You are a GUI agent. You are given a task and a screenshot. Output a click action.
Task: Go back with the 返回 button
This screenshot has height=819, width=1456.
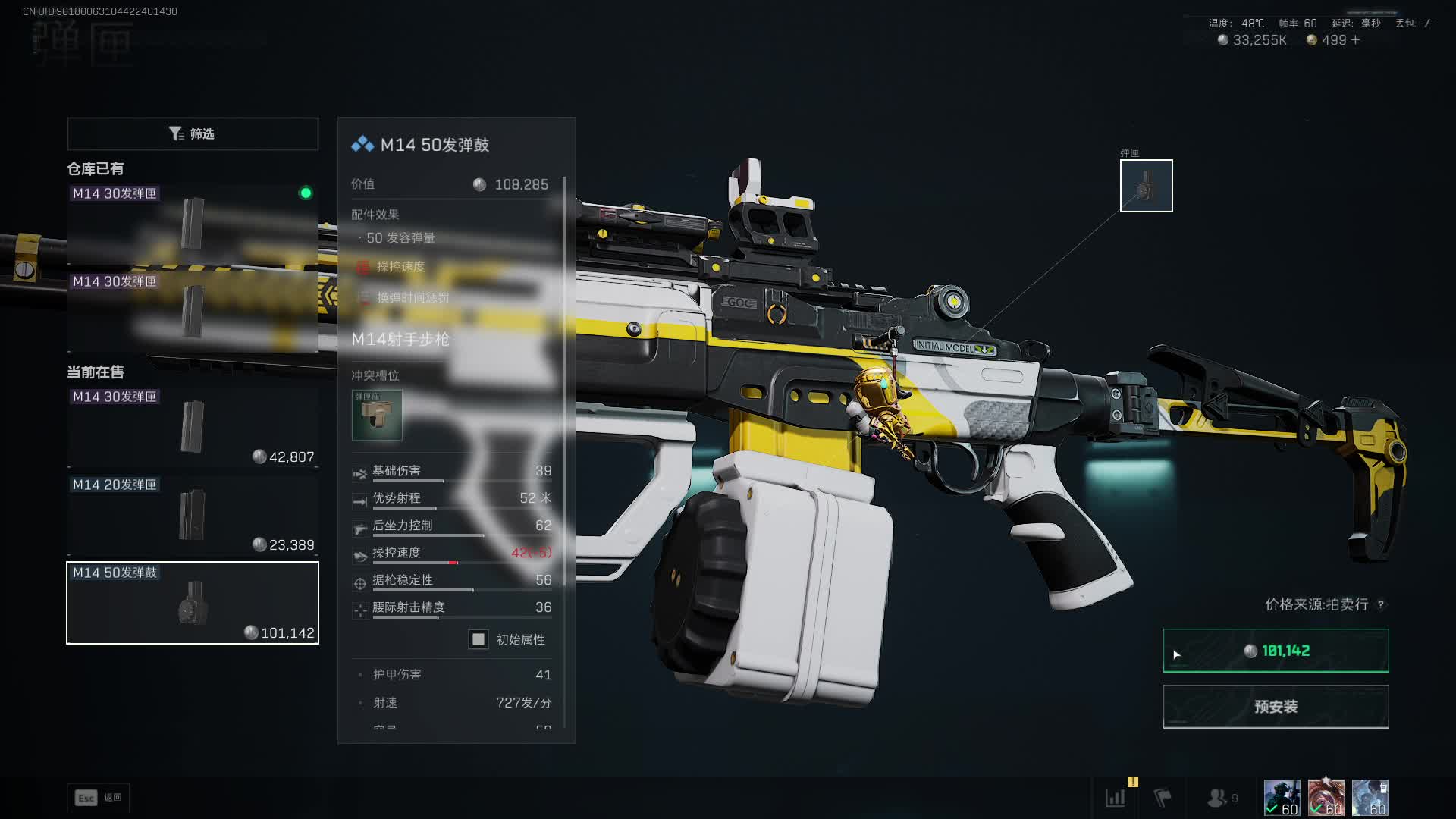[x=99, y=798]
